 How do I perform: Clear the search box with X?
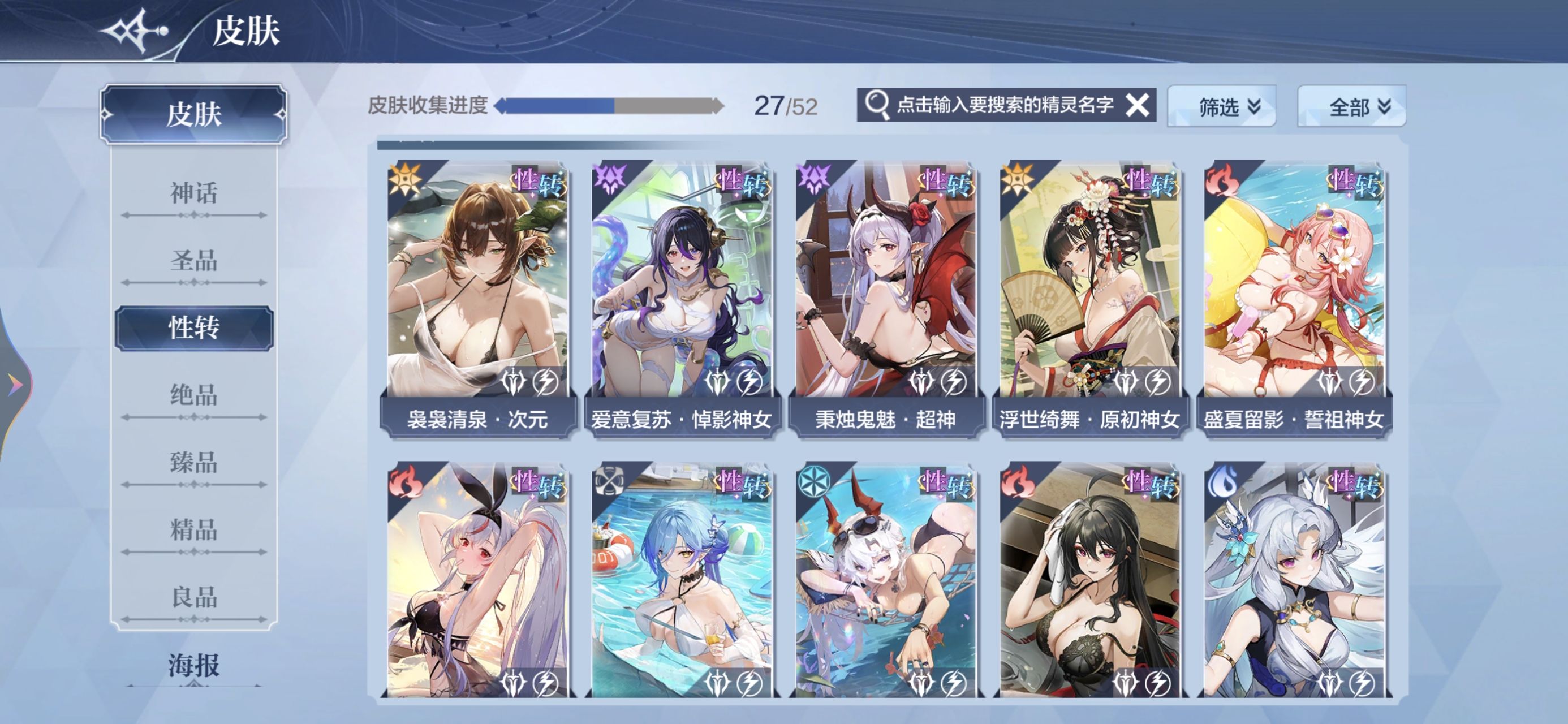[1136, 105]
